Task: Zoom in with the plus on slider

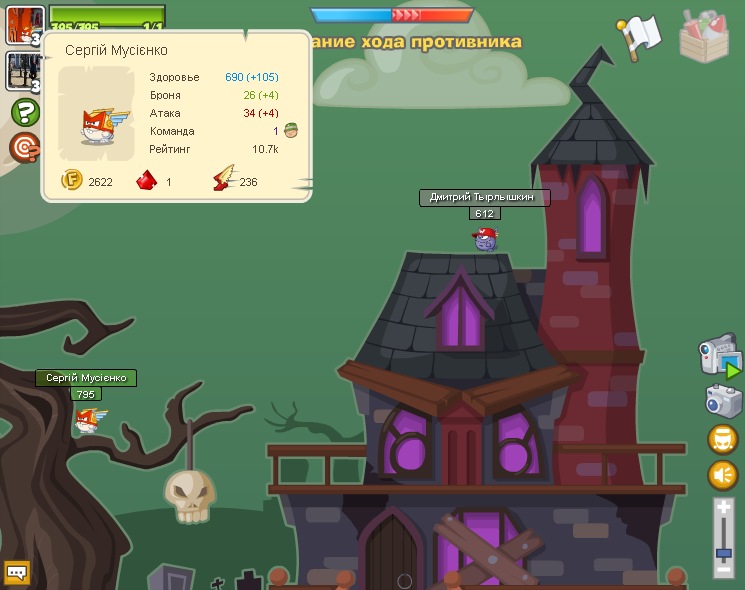Action: pyautogui.click(x=724, y=508)
